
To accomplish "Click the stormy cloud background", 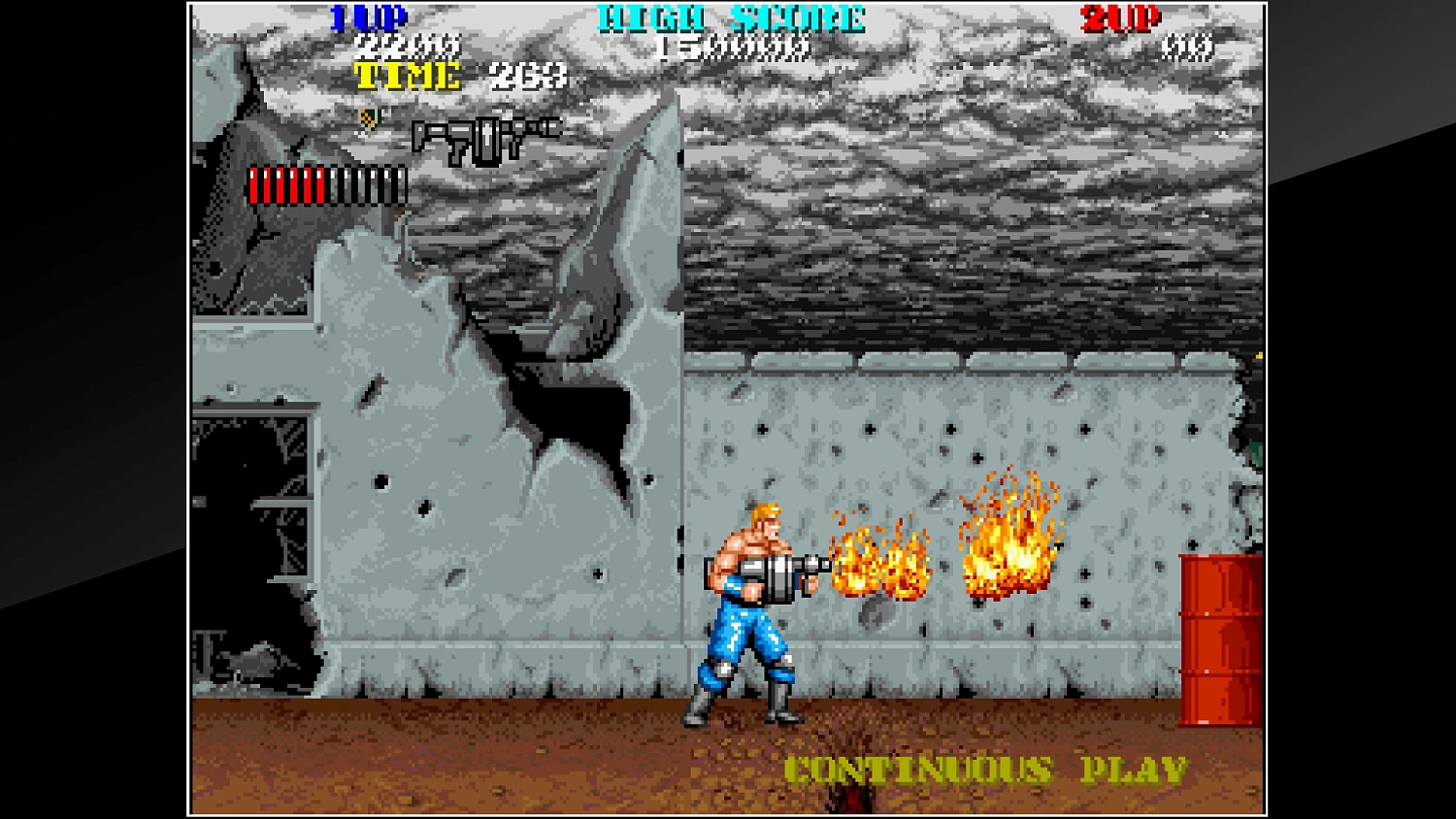I will click(x=971, y=194).
